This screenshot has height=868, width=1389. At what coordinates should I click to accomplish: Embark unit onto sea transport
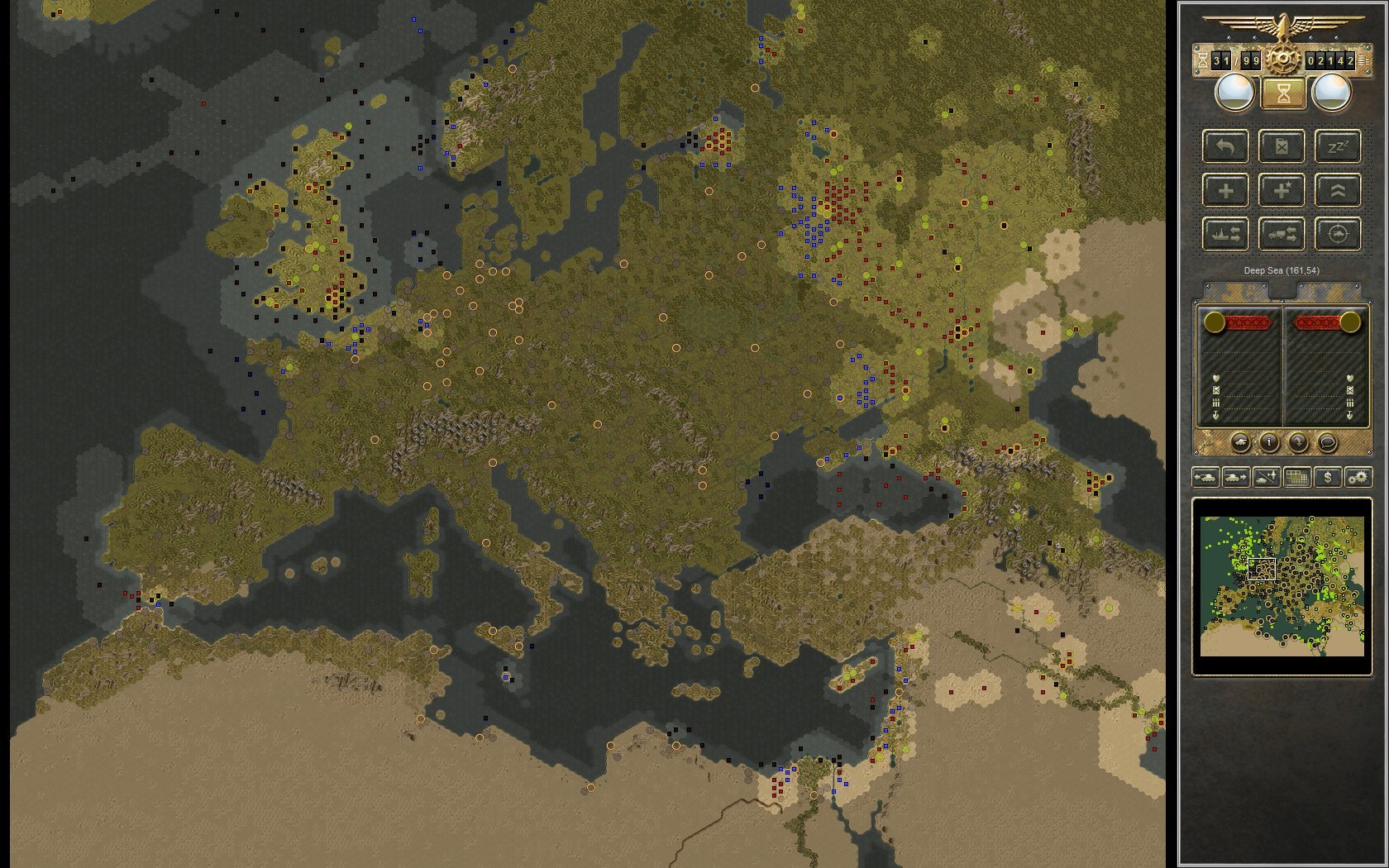[1225, 235]
